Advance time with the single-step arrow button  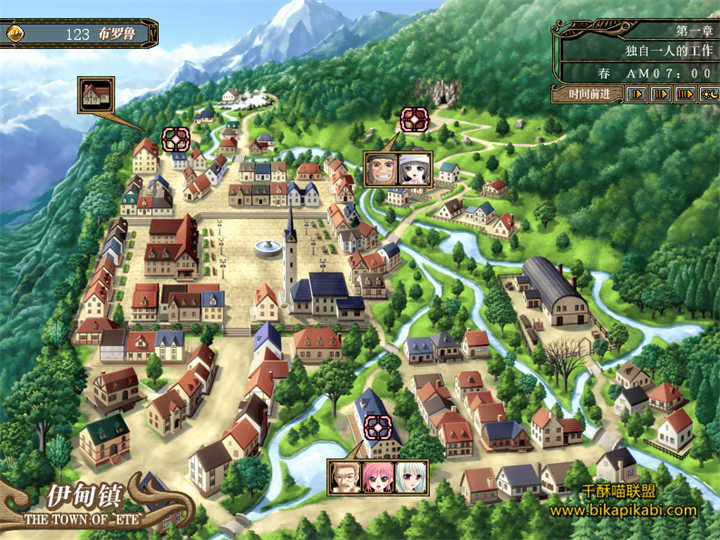click(x=636, y=94)
